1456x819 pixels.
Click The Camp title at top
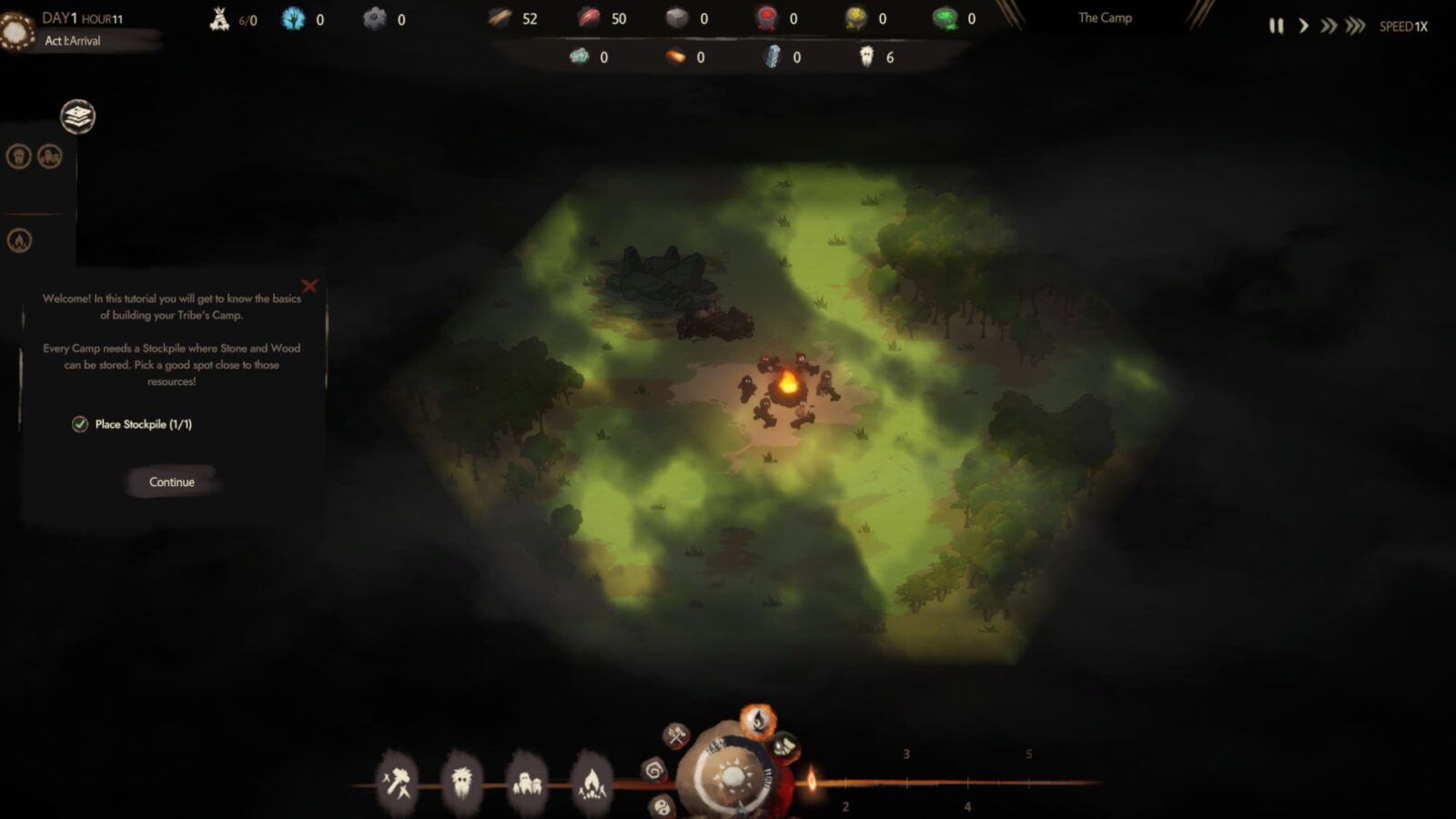[x=1104, y=16]
